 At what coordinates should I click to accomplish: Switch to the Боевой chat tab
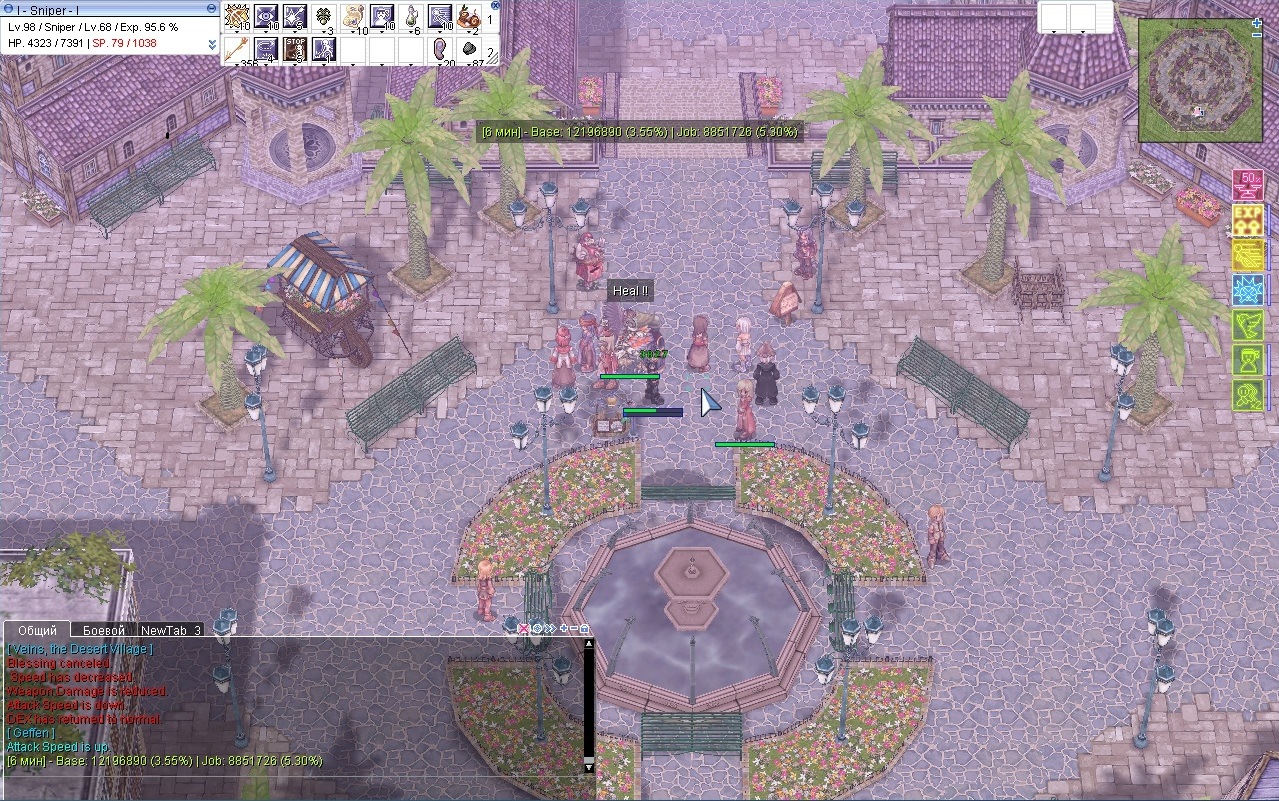click(104, 630)
